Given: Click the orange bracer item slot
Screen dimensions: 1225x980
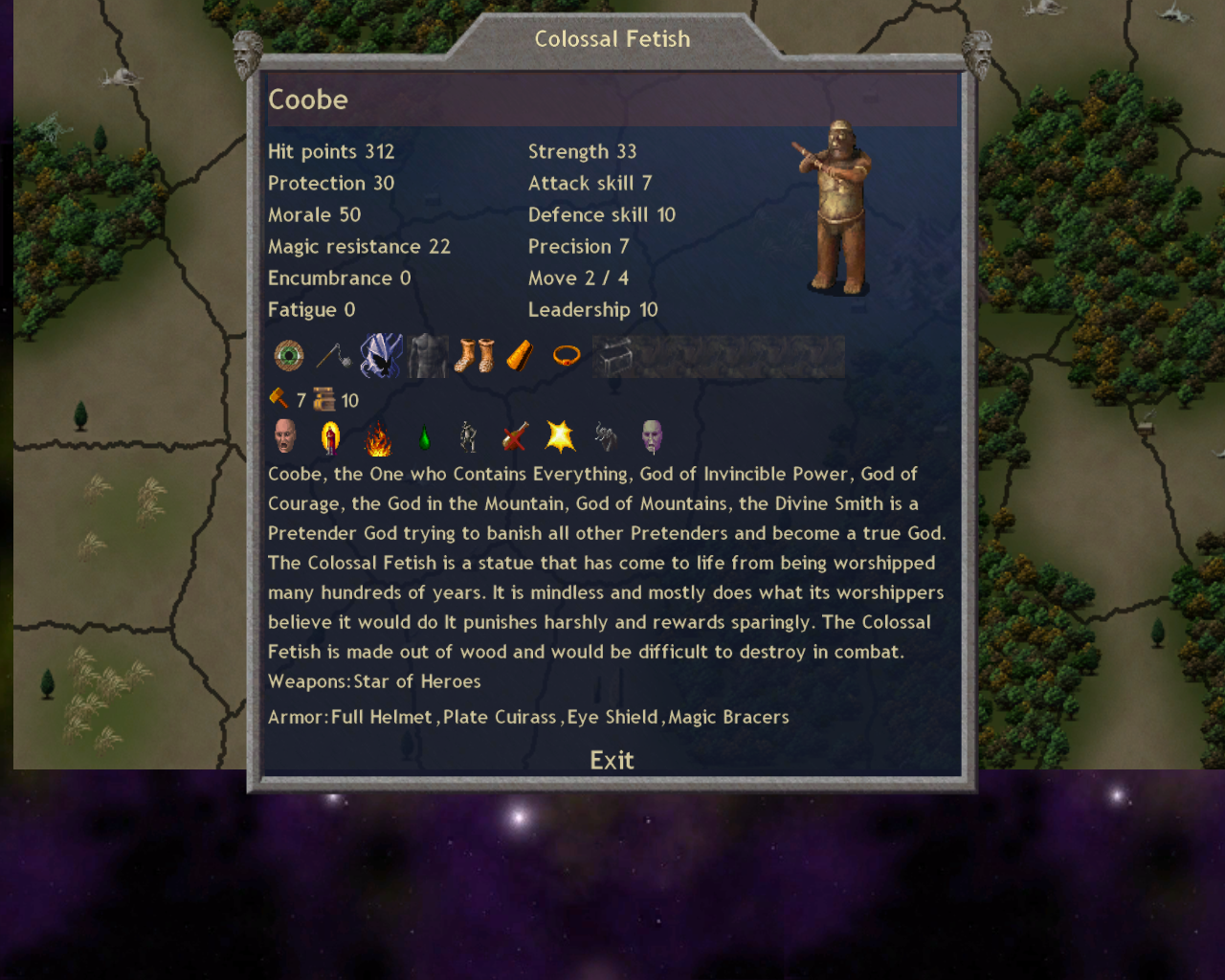Looking at the screenshot, I should 520,356.
